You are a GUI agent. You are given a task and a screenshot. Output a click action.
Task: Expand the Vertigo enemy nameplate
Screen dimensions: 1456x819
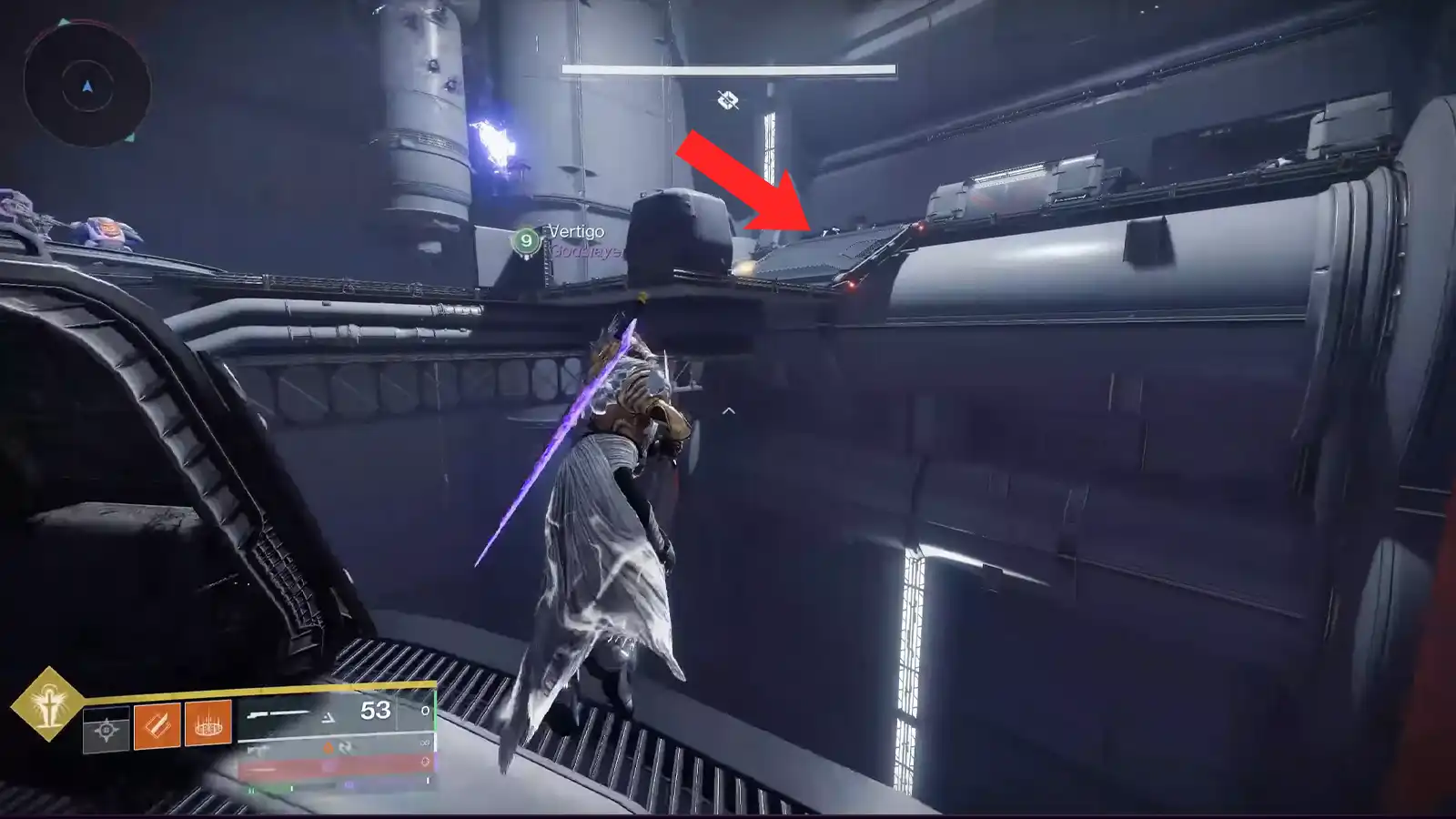573,241
